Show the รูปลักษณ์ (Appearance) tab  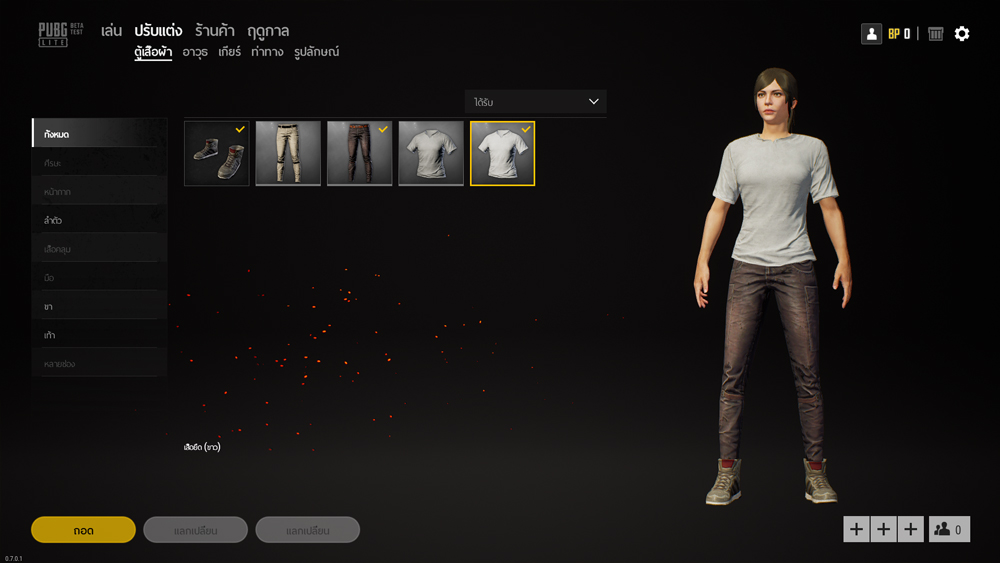point(317,52)
